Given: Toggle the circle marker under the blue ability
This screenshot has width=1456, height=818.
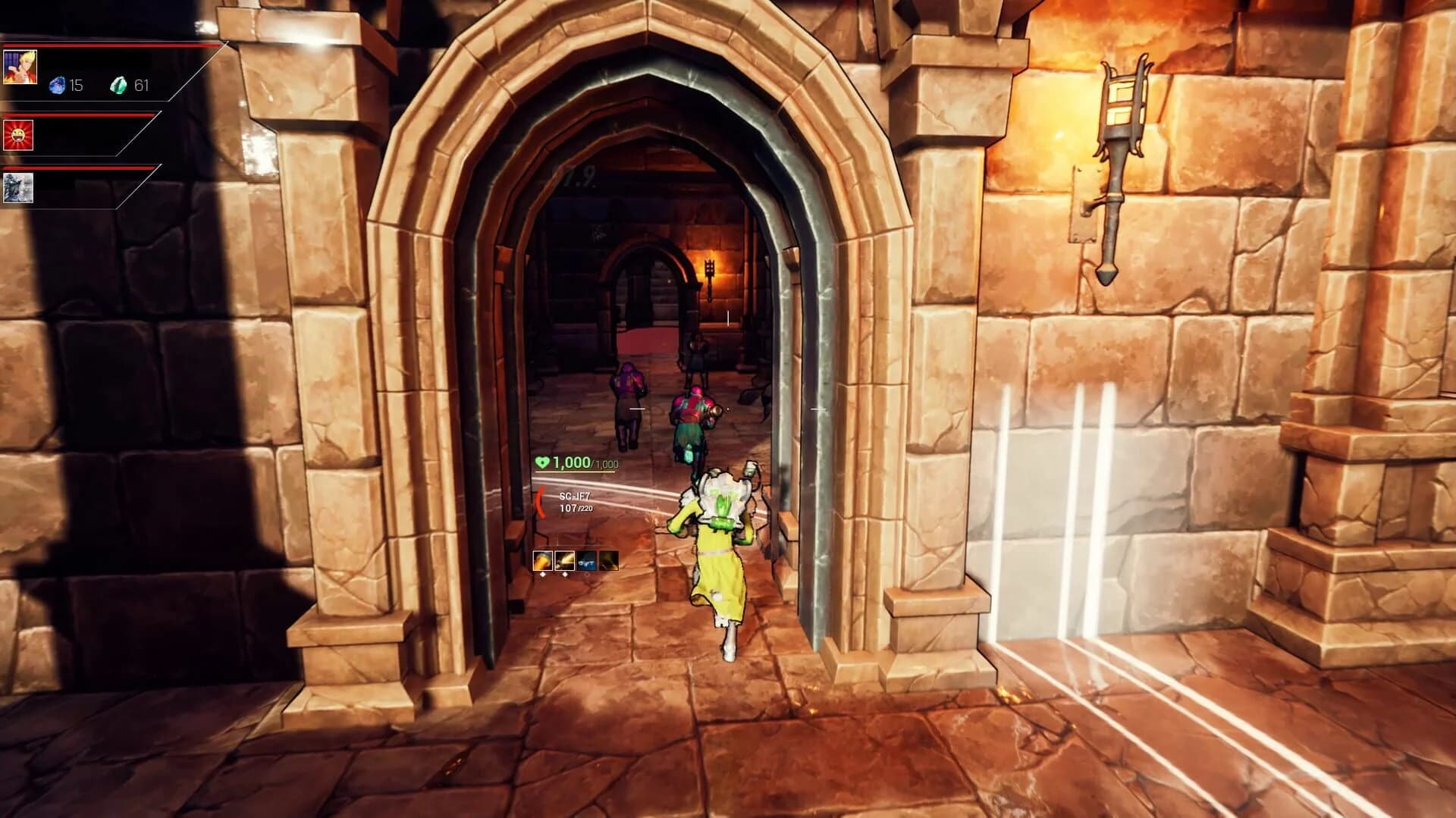Looking at the screenshot, I should click(x=587, y=575).
